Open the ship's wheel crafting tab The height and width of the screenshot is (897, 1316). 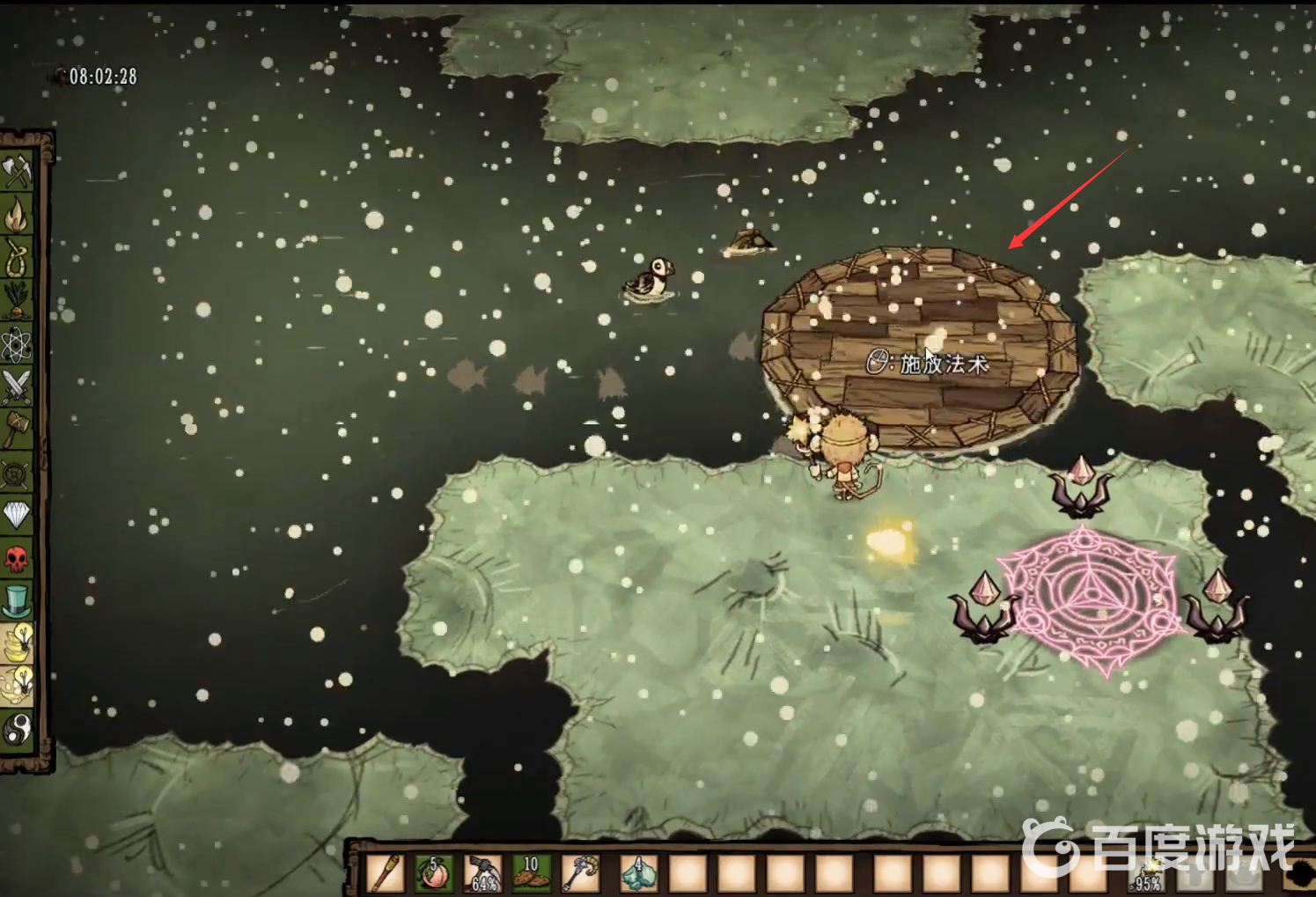(17, 473)
